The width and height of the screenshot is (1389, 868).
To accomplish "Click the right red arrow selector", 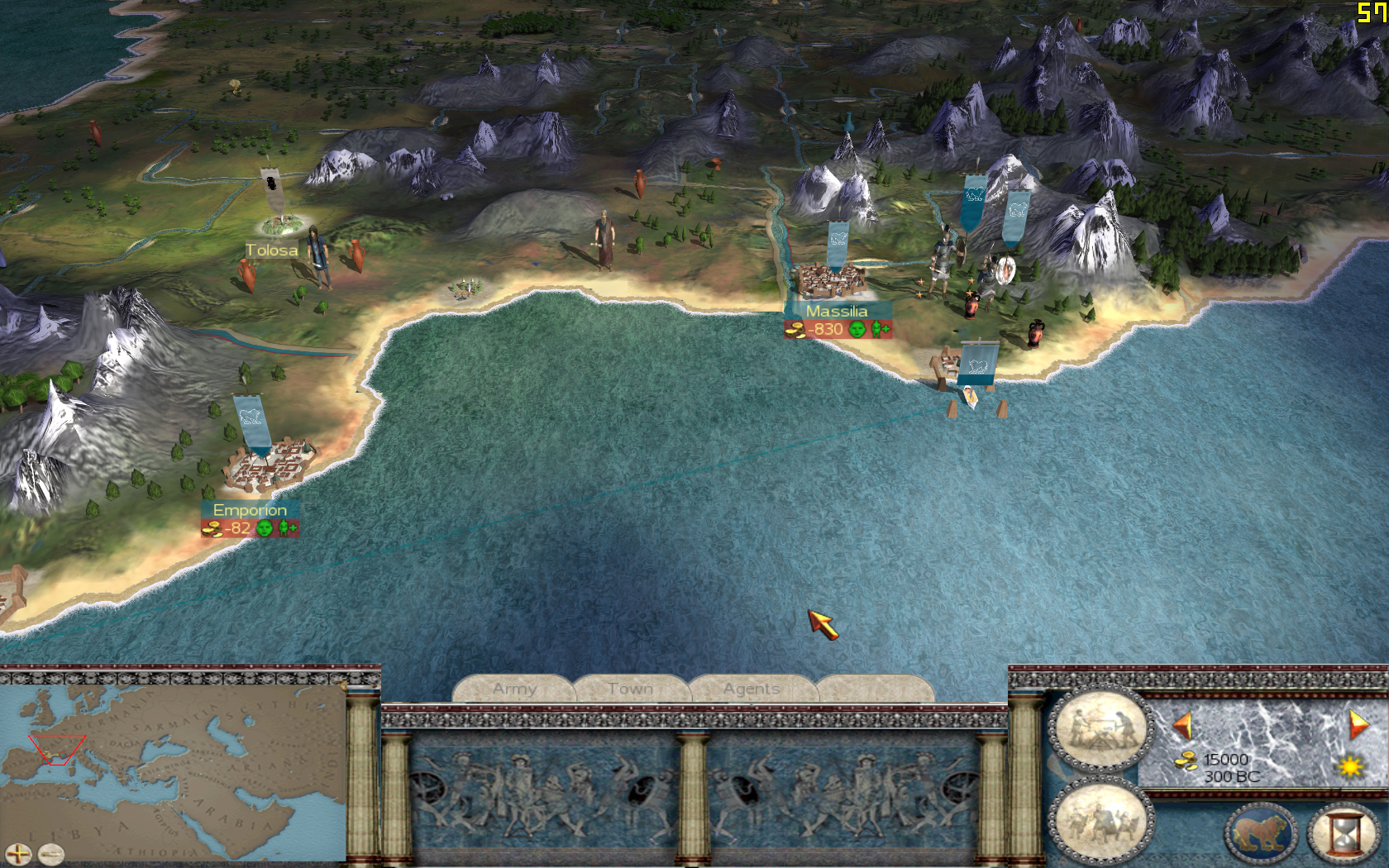I will (x=1358, y=725).
